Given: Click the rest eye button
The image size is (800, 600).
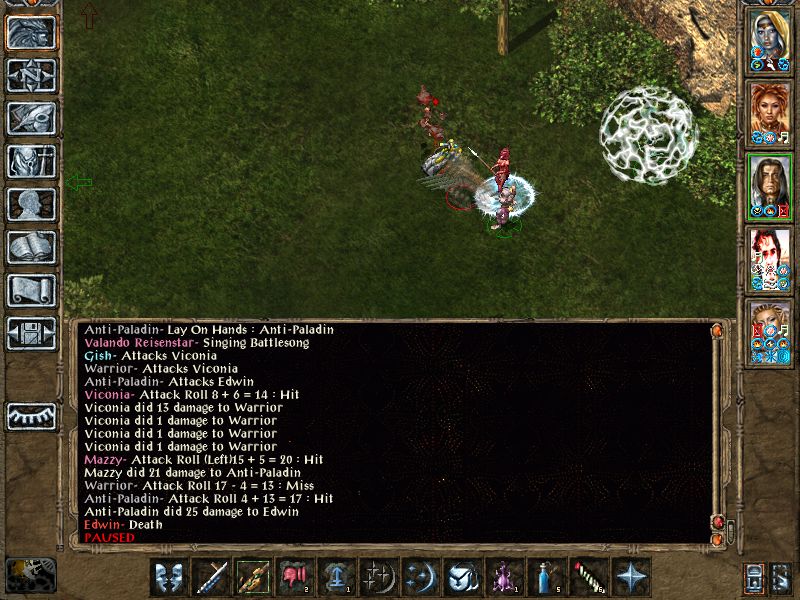Looking at the screenshot, I should pyautogui.click(x=31, y=416).
